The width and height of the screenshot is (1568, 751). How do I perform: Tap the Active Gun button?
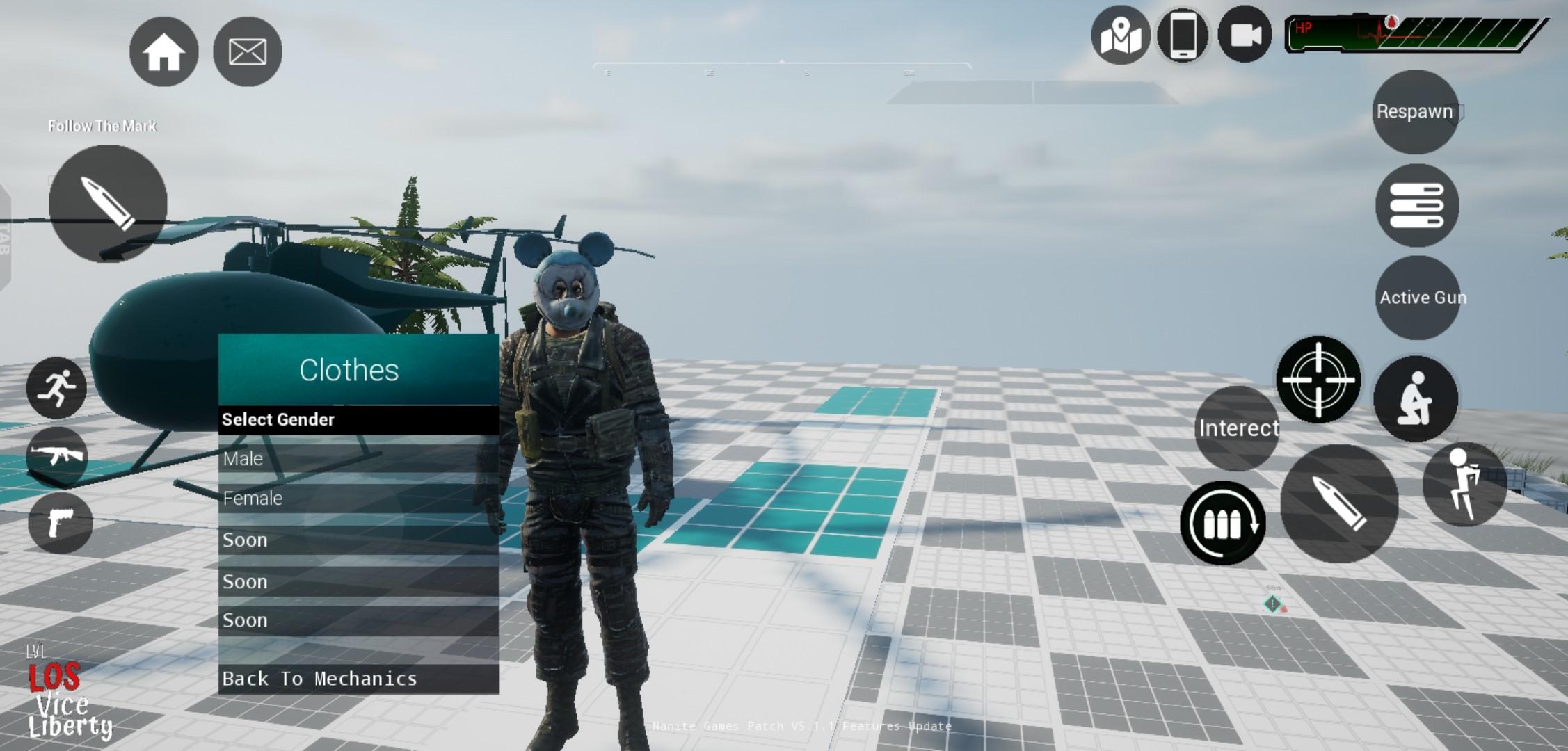click(x=1418, y=298)
